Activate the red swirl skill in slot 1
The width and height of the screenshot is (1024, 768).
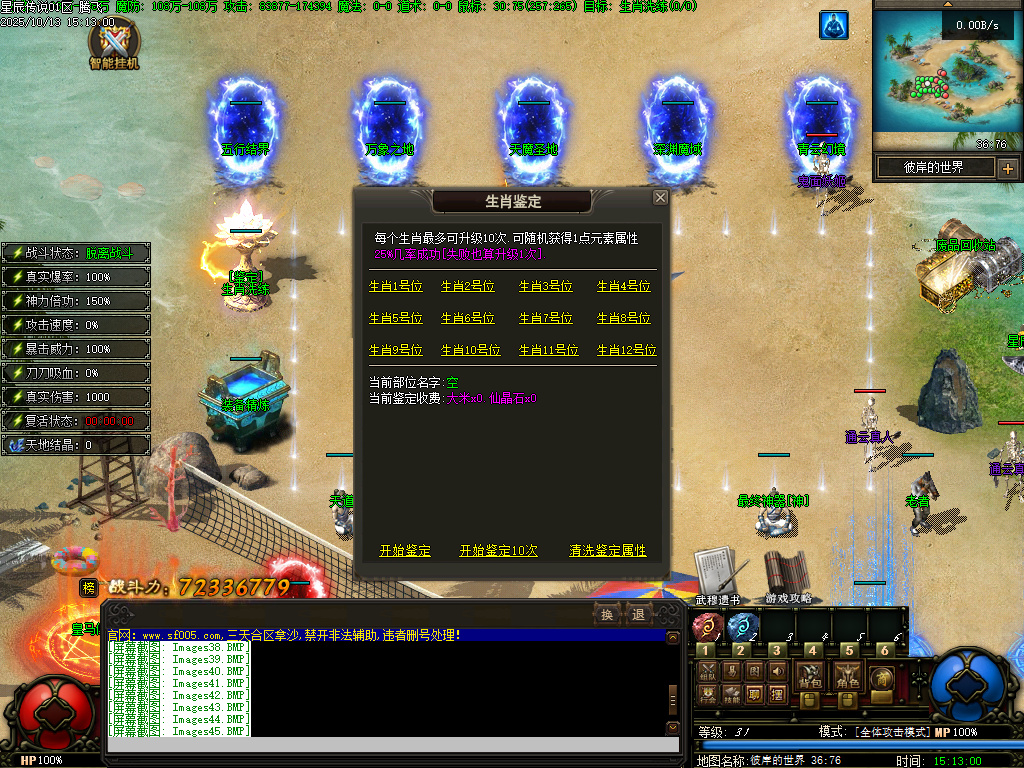[x=708, y=628]
